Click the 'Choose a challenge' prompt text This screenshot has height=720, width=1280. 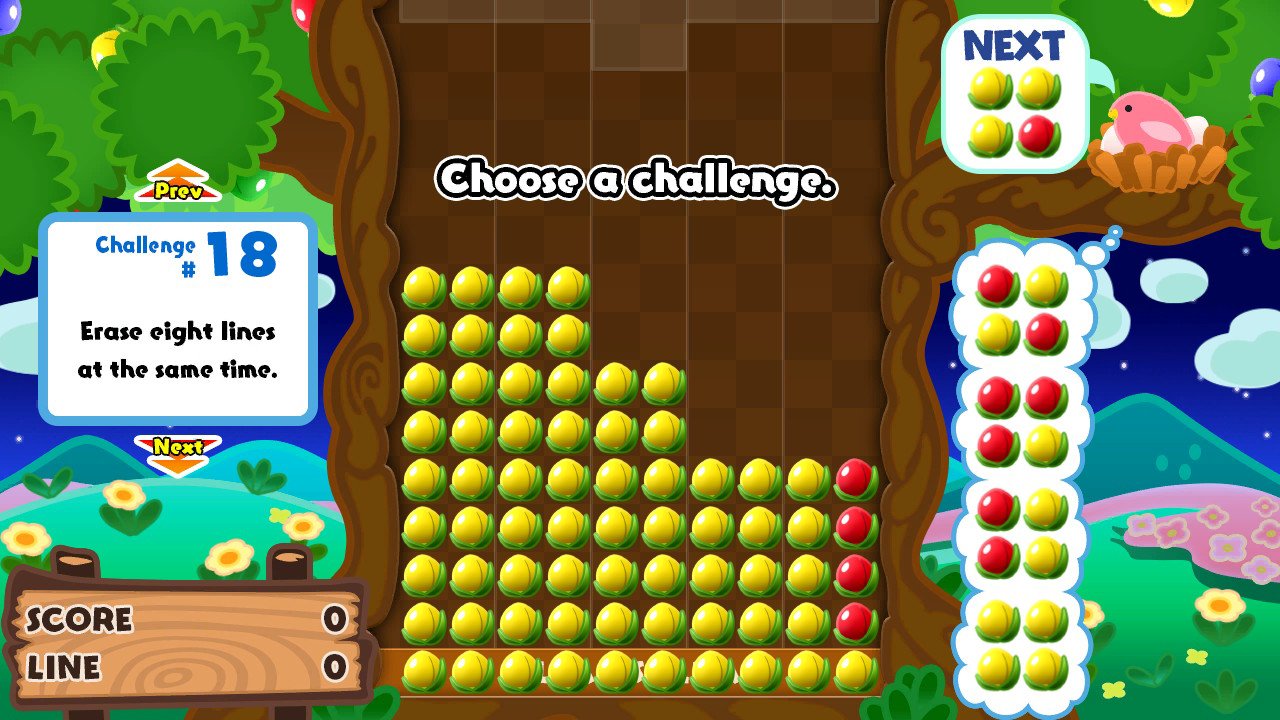(x=637, y=184)
